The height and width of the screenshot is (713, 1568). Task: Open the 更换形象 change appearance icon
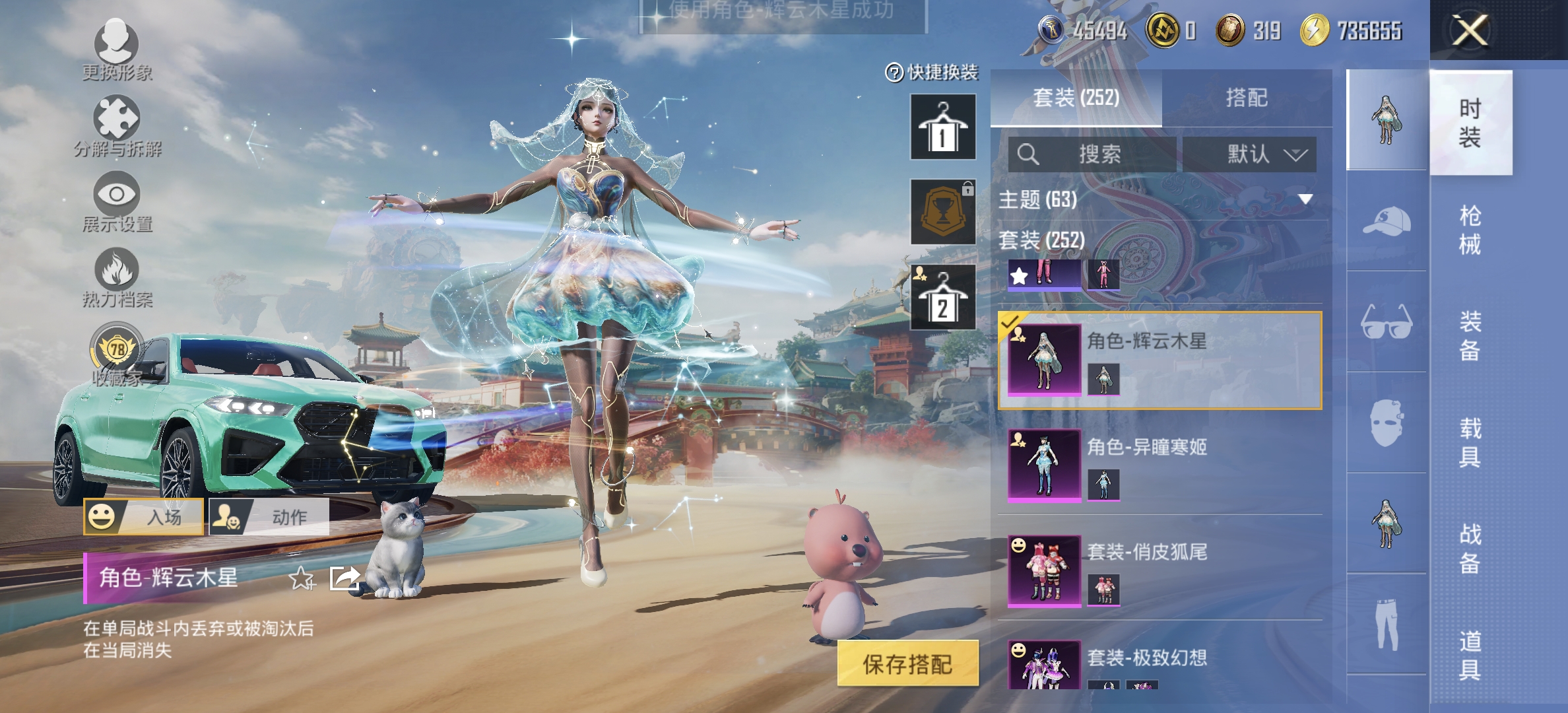[115, 38]
